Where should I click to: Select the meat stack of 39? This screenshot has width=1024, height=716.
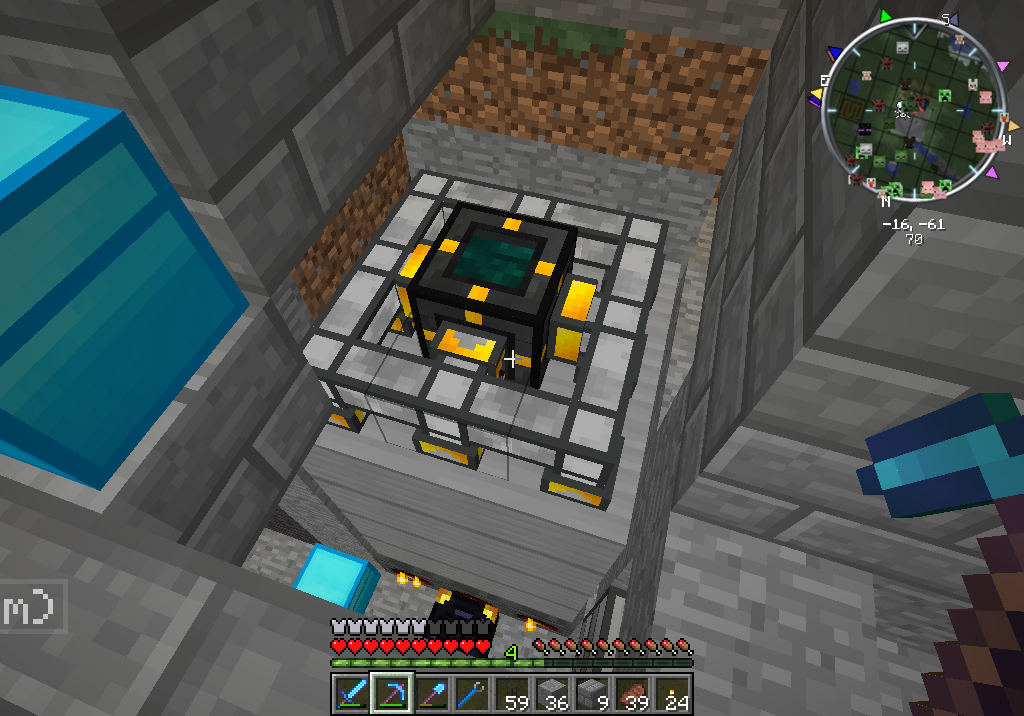point(632,694)
